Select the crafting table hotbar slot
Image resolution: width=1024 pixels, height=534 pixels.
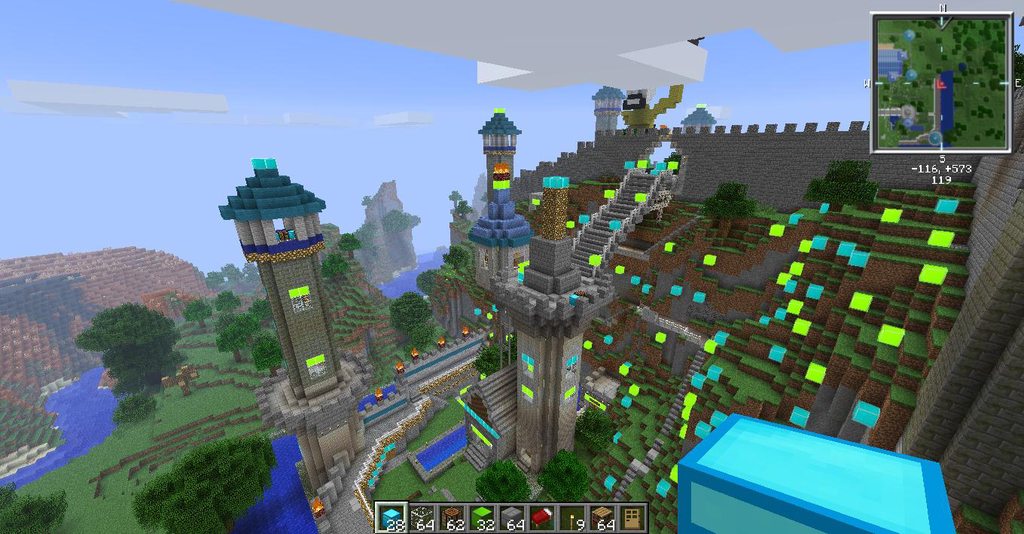point(603,517)
